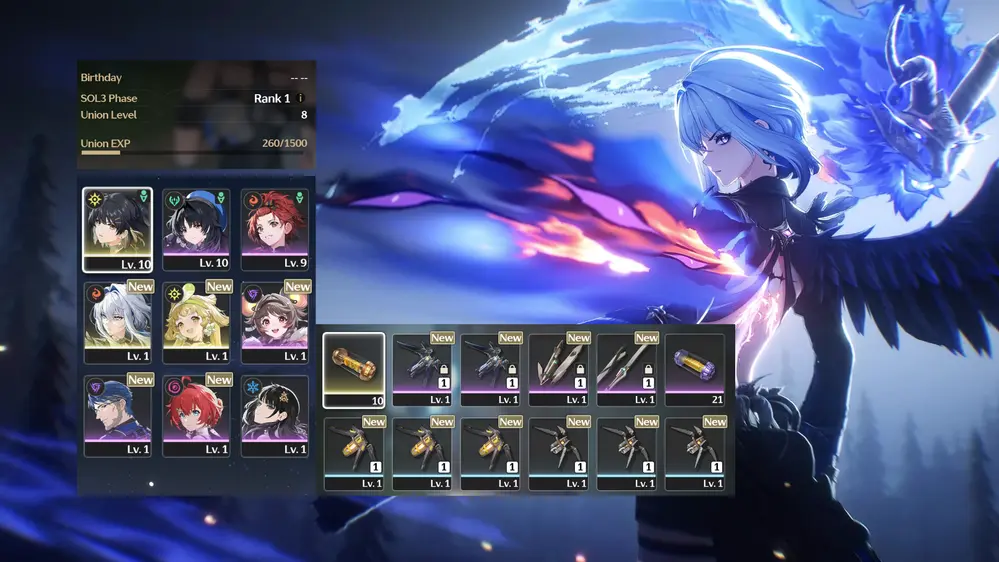Choose the blue-beret character portrait
Screen dimensions: 999x562
point(196,229)
